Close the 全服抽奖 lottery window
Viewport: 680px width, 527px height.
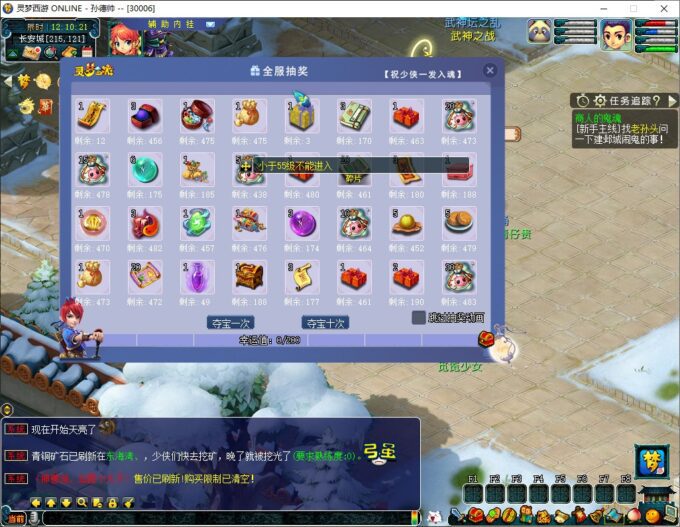click(x=490, y=71)
